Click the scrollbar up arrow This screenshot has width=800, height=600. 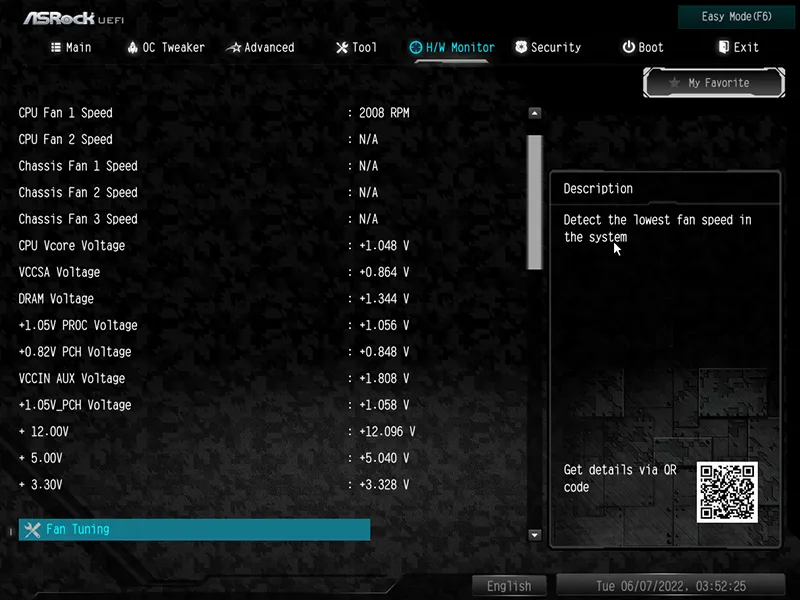pos(534,114)
